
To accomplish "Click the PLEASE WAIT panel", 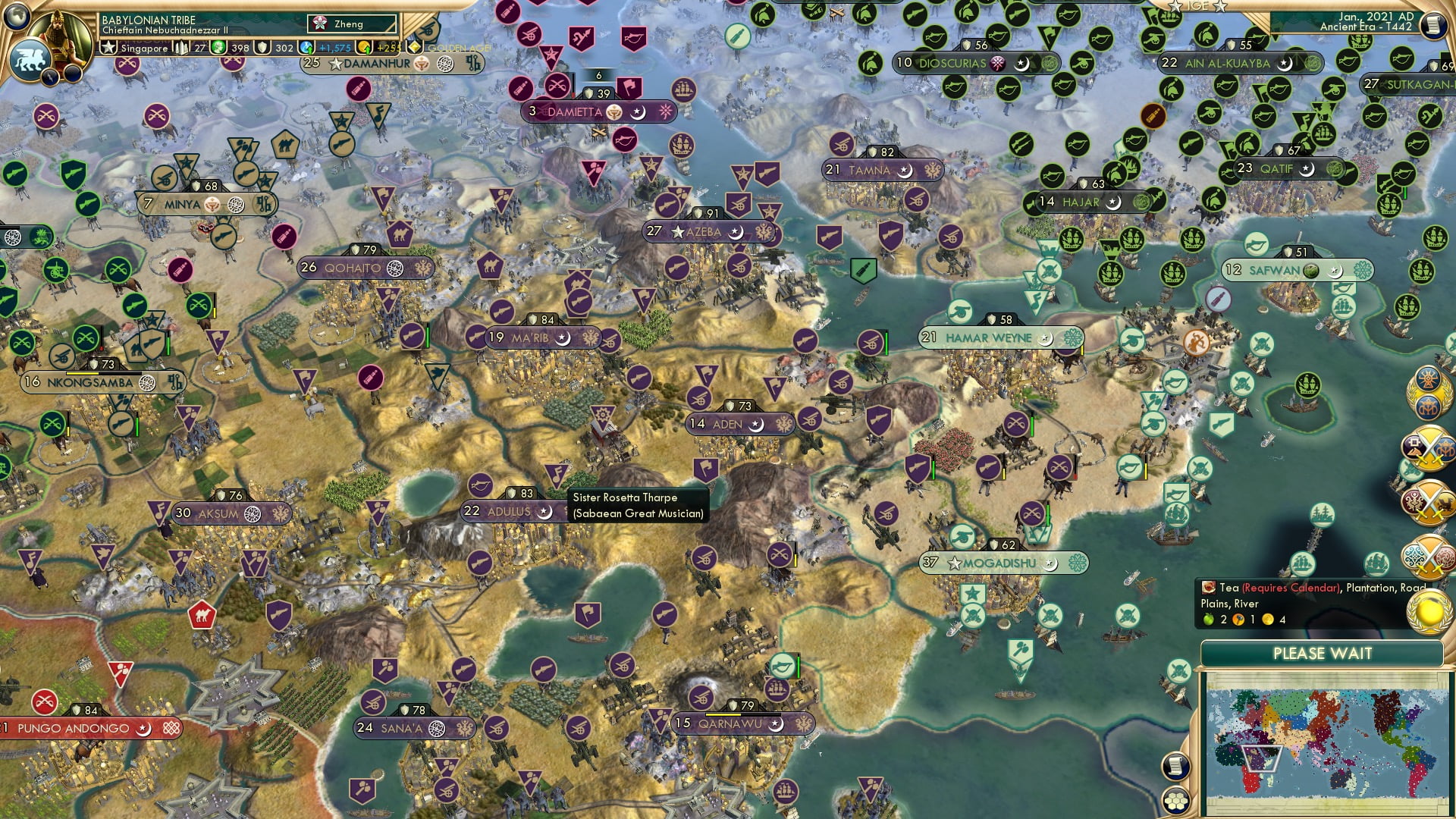I will pyautogui.click(x=1323, y=652).
